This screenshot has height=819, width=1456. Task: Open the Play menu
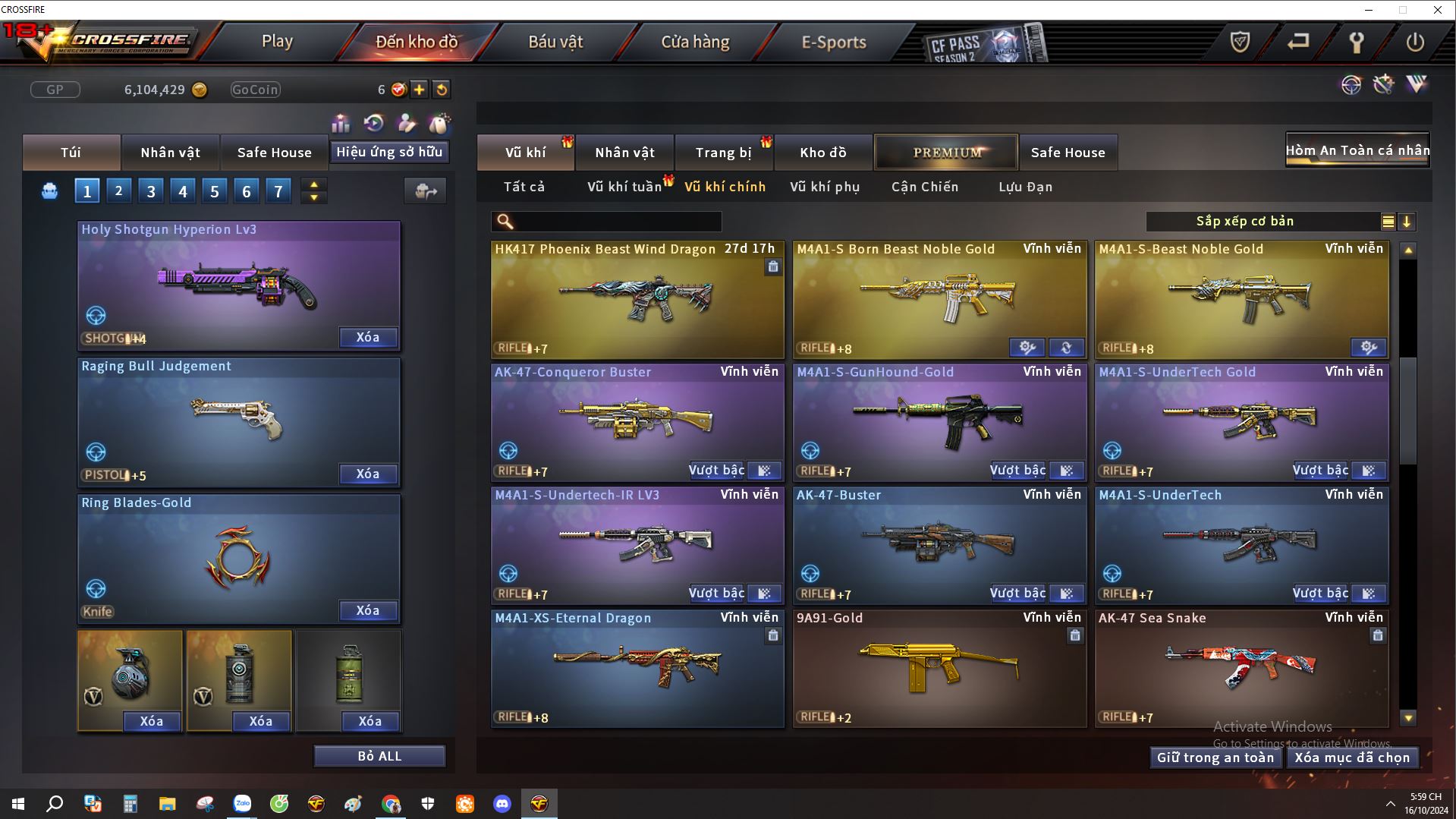pos(277,42)
